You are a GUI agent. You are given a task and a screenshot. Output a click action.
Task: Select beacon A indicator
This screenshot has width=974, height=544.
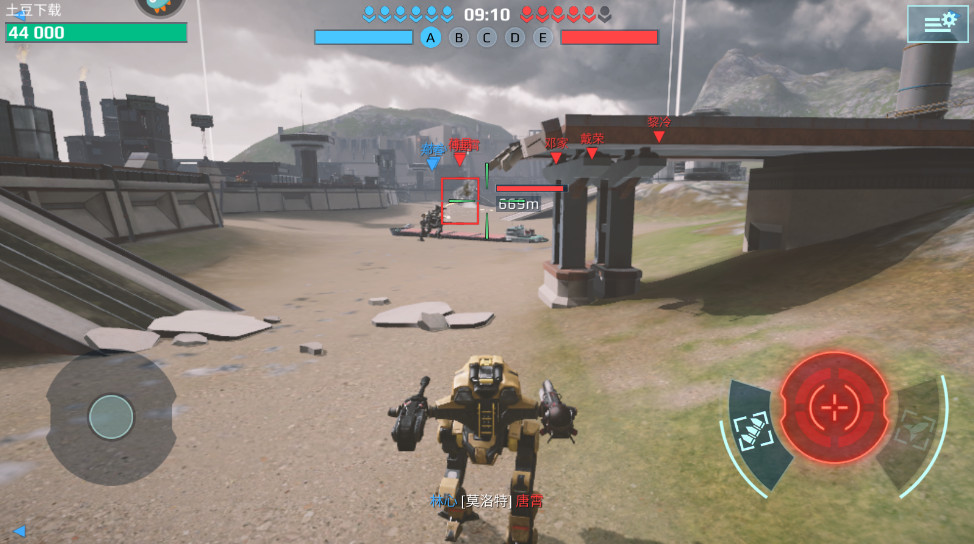[x=431, y=38]
